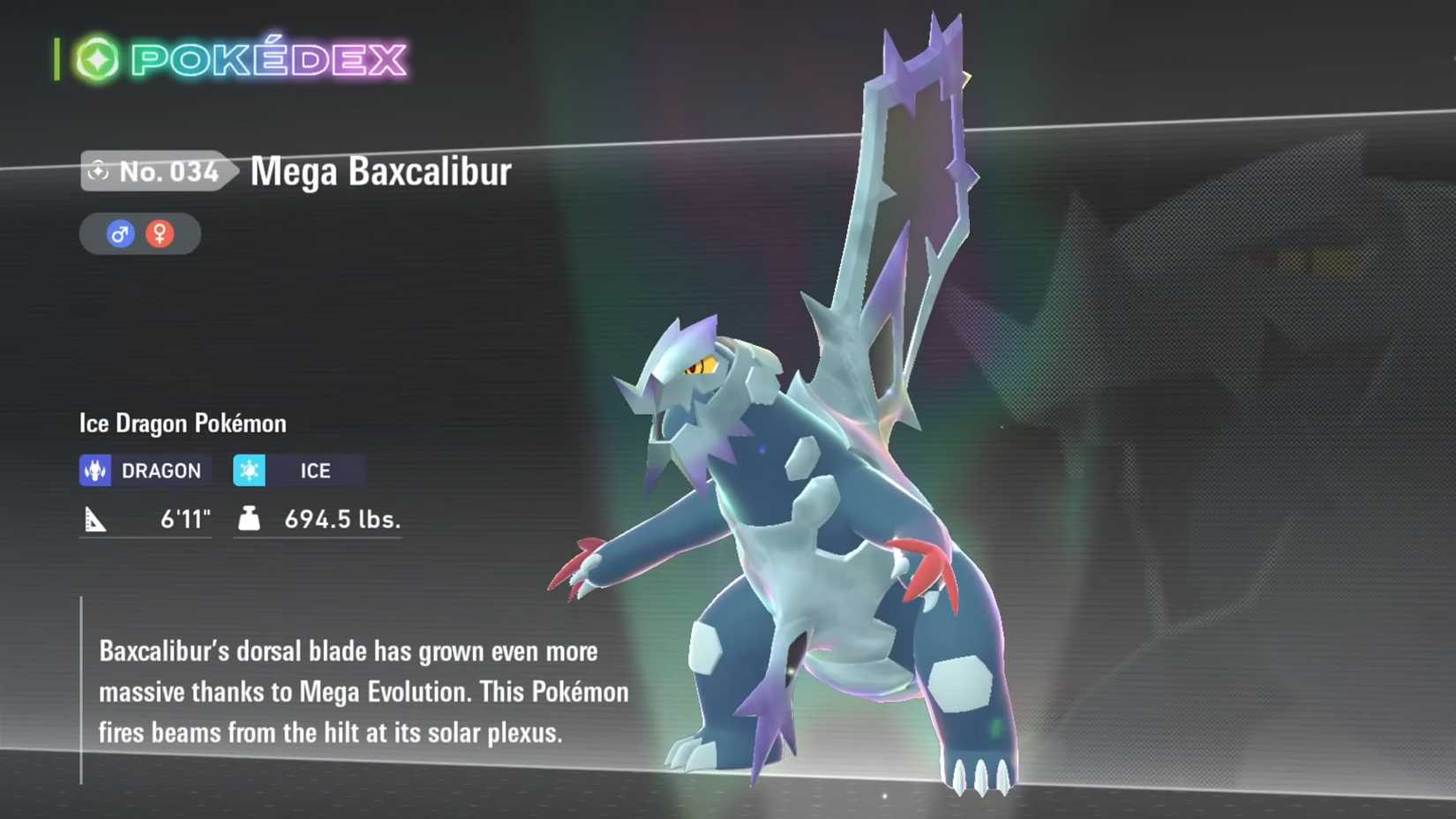Viewport: 1456px width, 819px height.
Task: Click the Mega Baxcalibur 3D model
Action: pos(794,530)
